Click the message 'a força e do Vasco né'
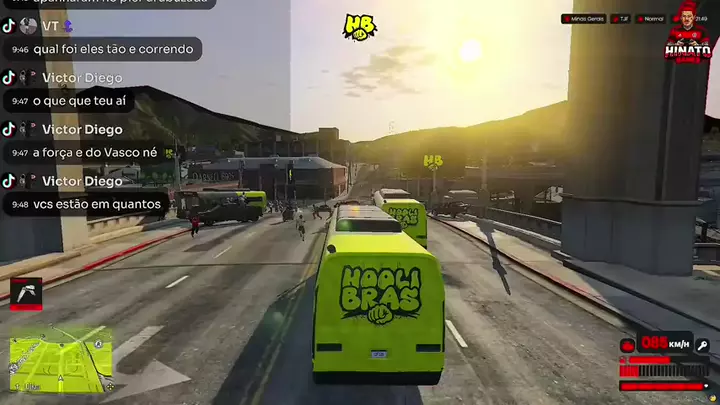This screenshot has height=405, width=720. 94,153
